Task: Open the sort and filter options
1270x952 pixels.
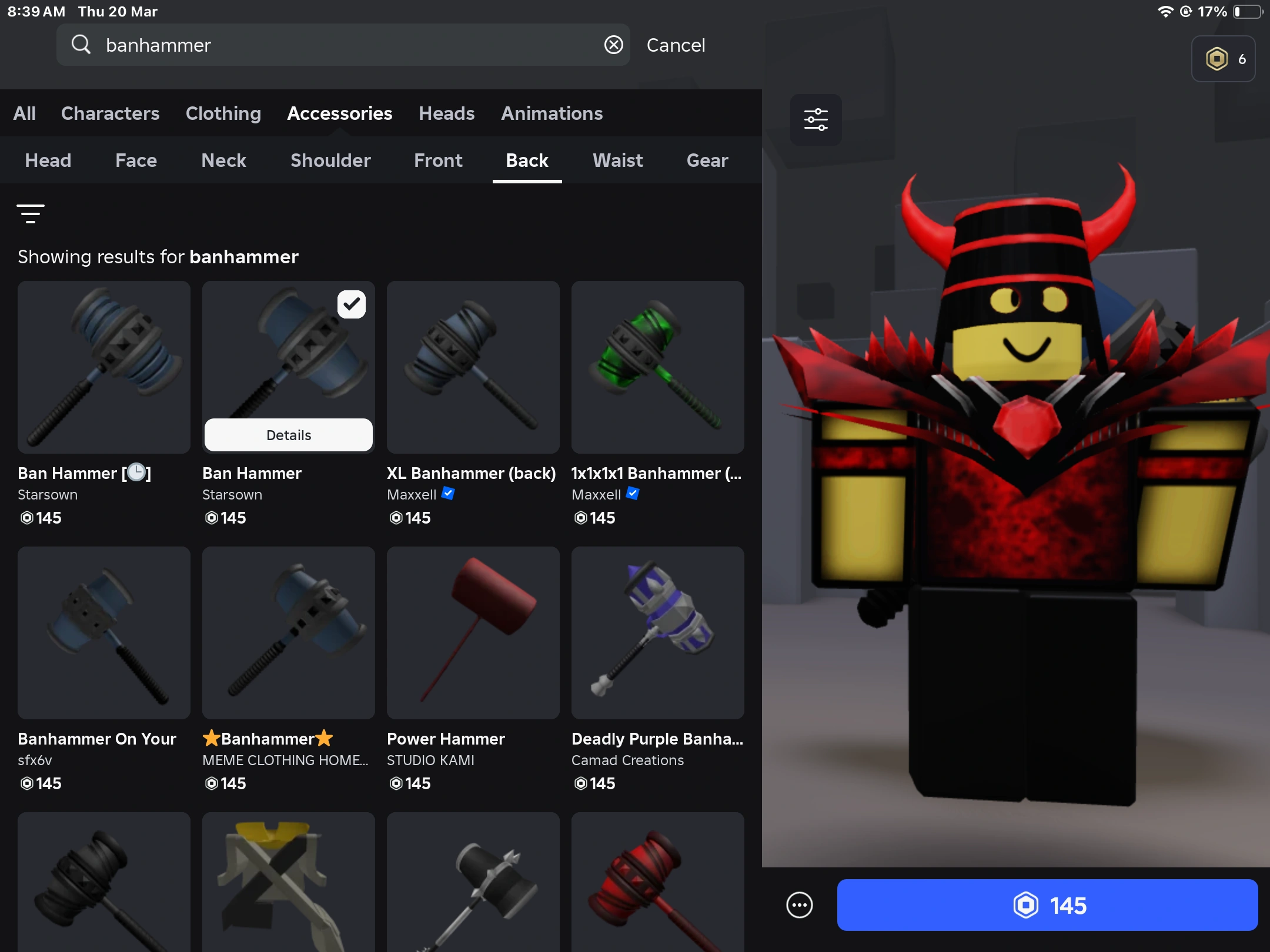Action: pyautogui.click(x=31, y=213)
